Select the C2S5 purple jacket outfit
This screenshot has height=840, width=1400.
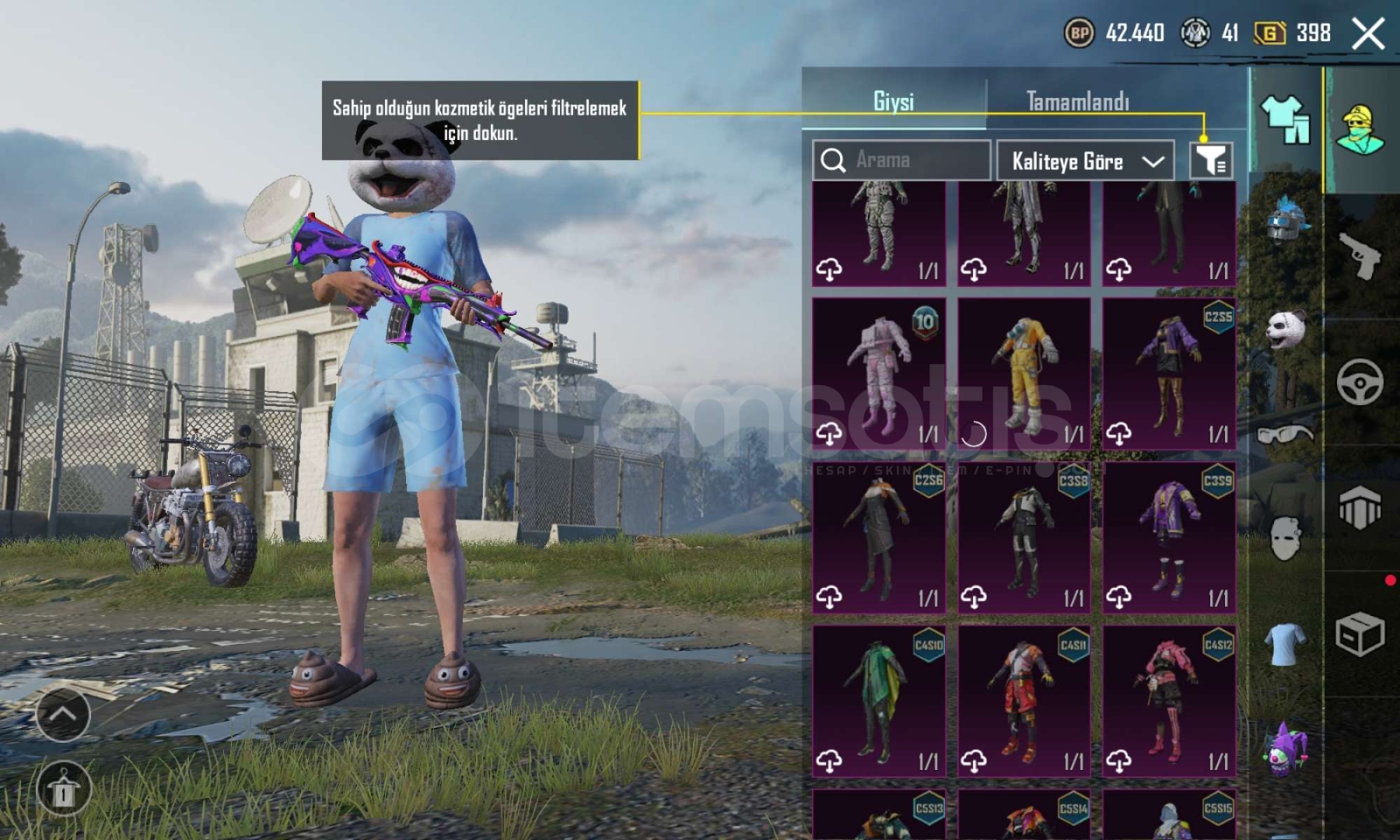pos(1169,373)
